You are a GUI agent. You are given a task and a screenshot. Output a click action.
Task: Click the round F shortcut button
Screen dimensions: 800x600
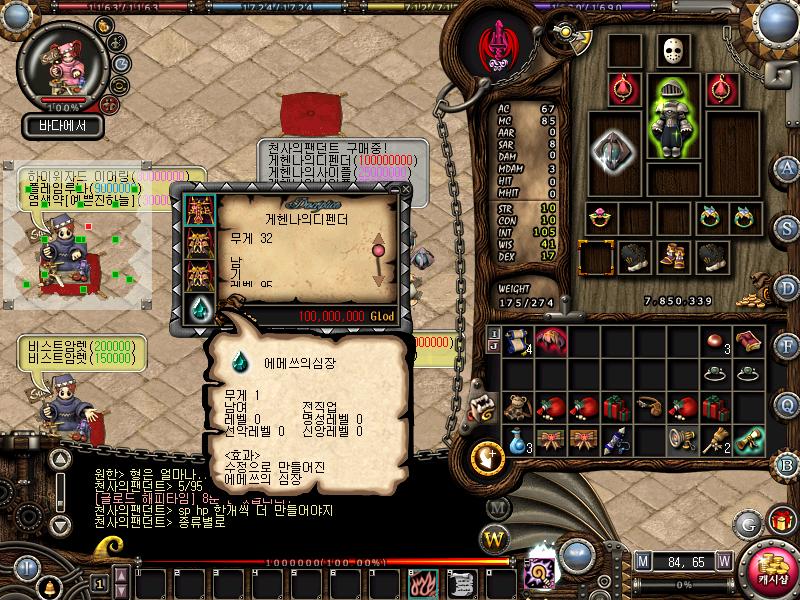click(788, 346)
